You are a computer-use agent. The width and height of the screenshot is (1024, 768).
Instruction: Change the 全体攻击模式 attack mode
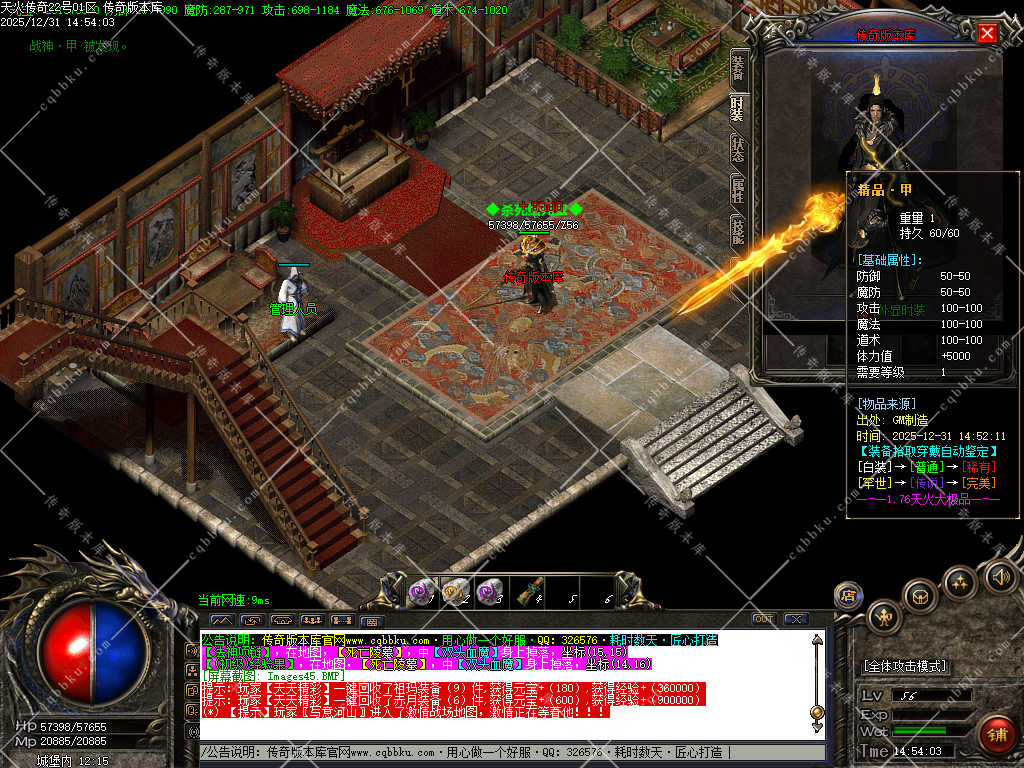[x=904, y=666]
